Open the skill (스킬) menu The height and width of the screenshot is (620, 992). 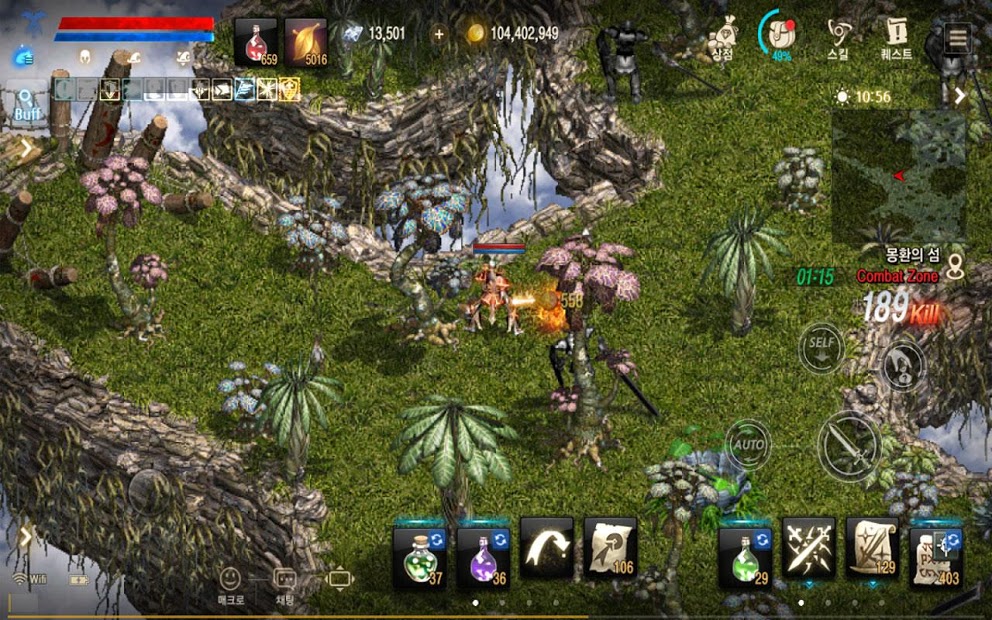point(840,38)
